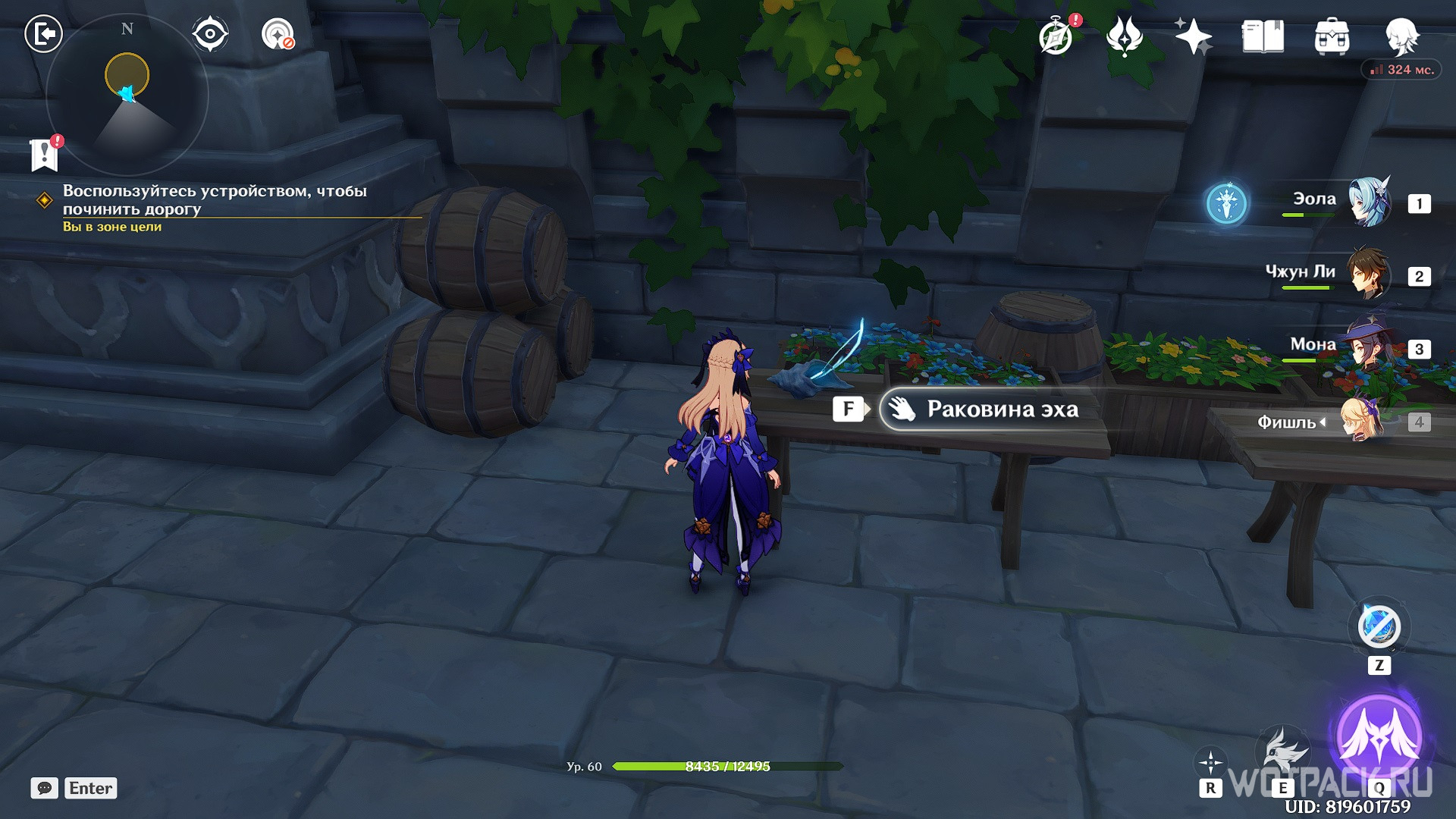Screen dimensions: 1456x819
Task: Open the Battle Pass icon
Action: [x=1124, y=36]
